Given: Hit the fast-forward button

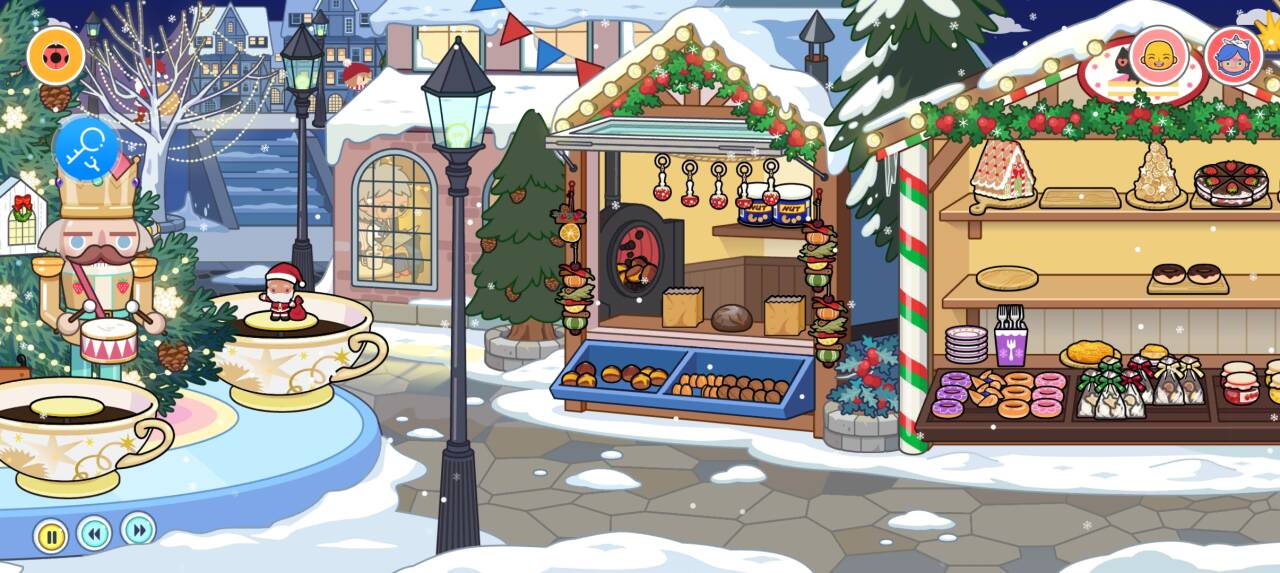Looking at the screenshot, I should [138, 528].
